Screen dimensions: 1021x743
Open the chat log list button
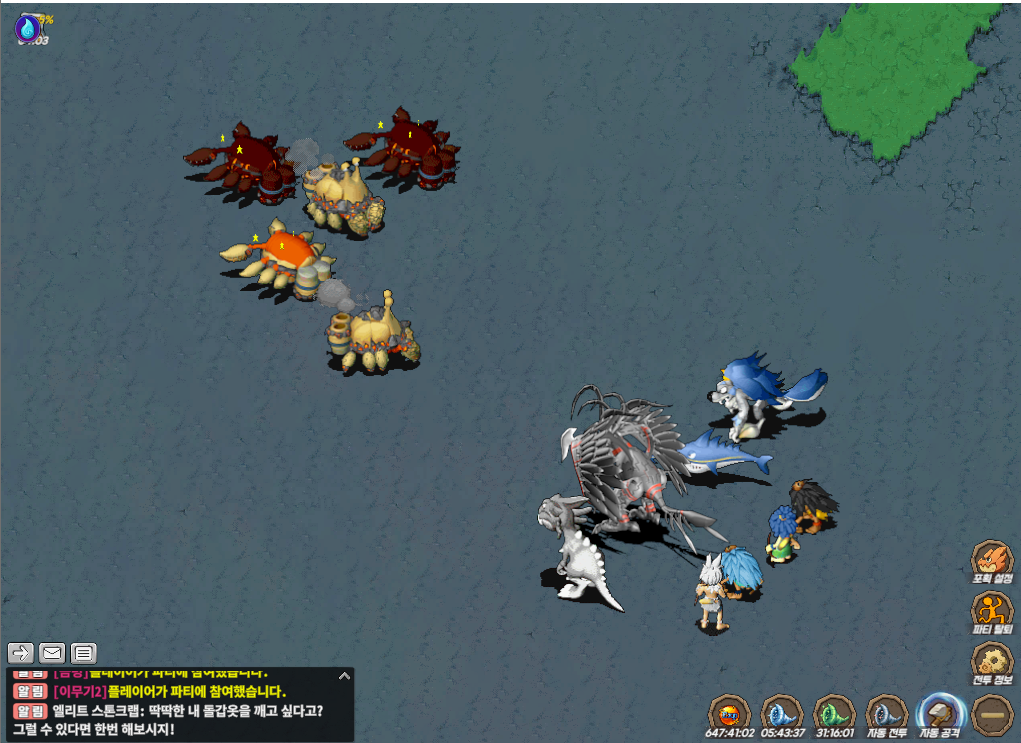pyautogui.click(x=84, y=653)
